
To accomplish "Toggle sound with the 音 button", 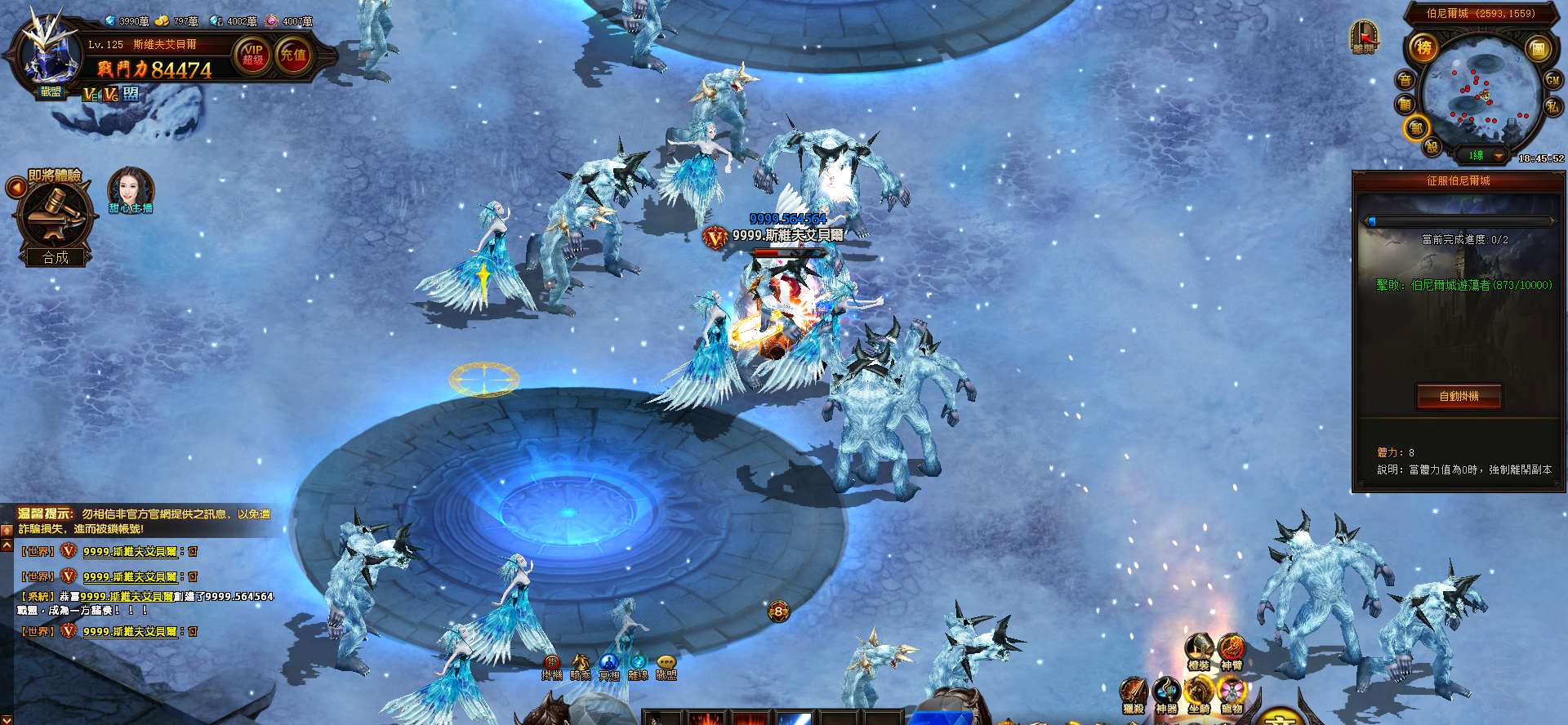I will [1405, 80].
